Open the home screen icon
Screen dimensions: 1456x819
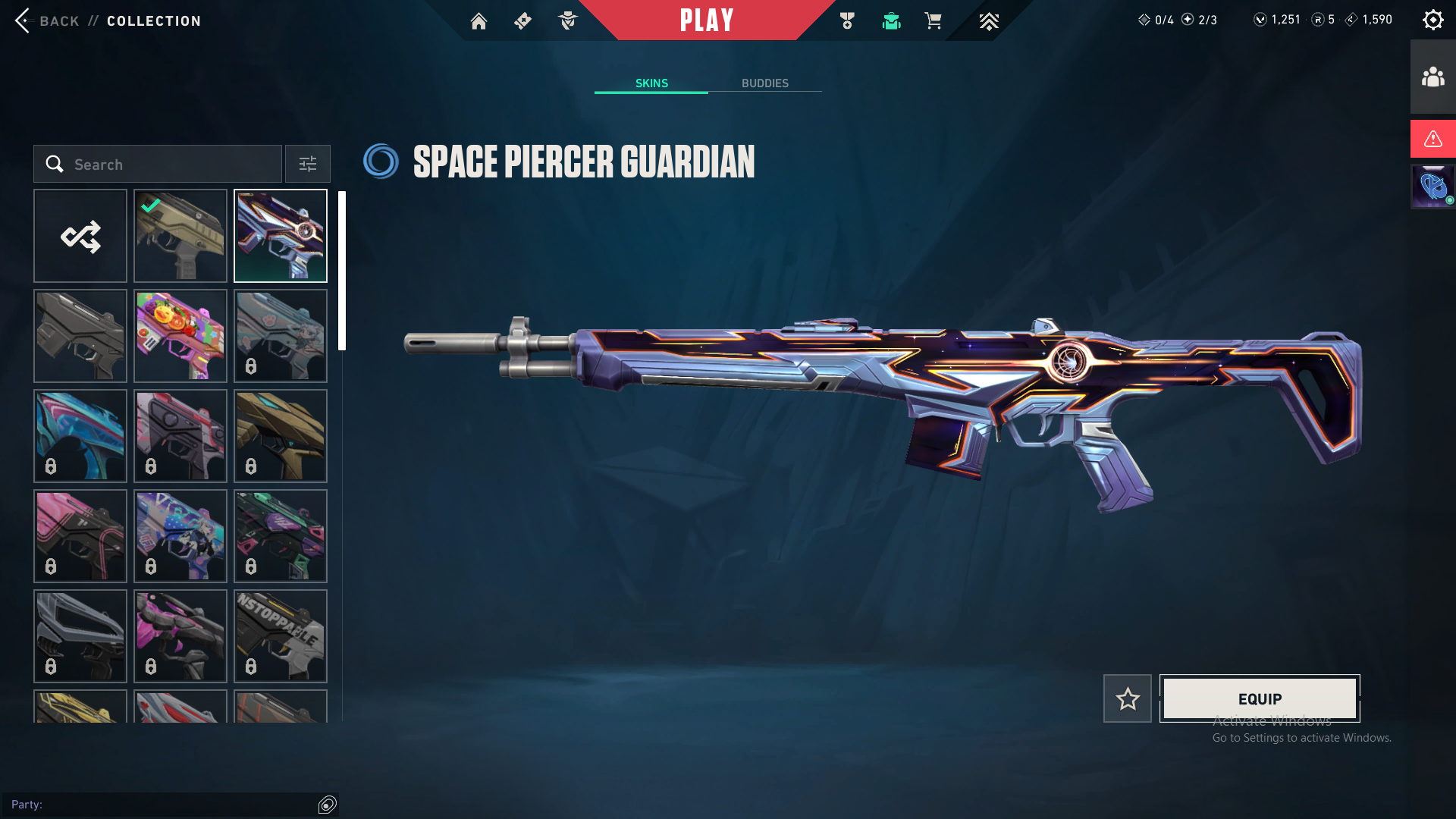click(479, 21)
